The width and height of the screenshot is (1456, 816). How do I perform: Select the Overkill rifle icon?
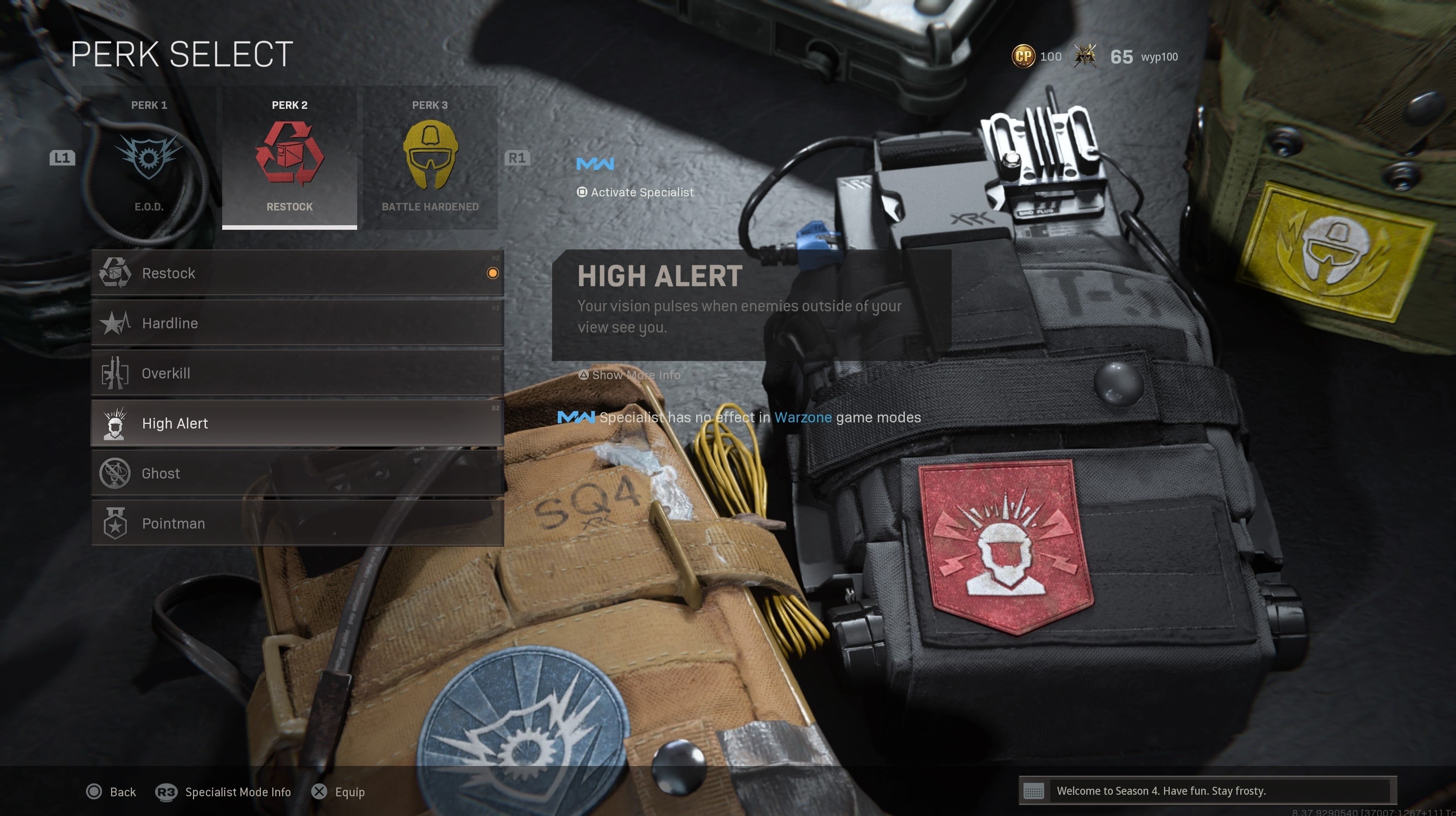point(116,373)
